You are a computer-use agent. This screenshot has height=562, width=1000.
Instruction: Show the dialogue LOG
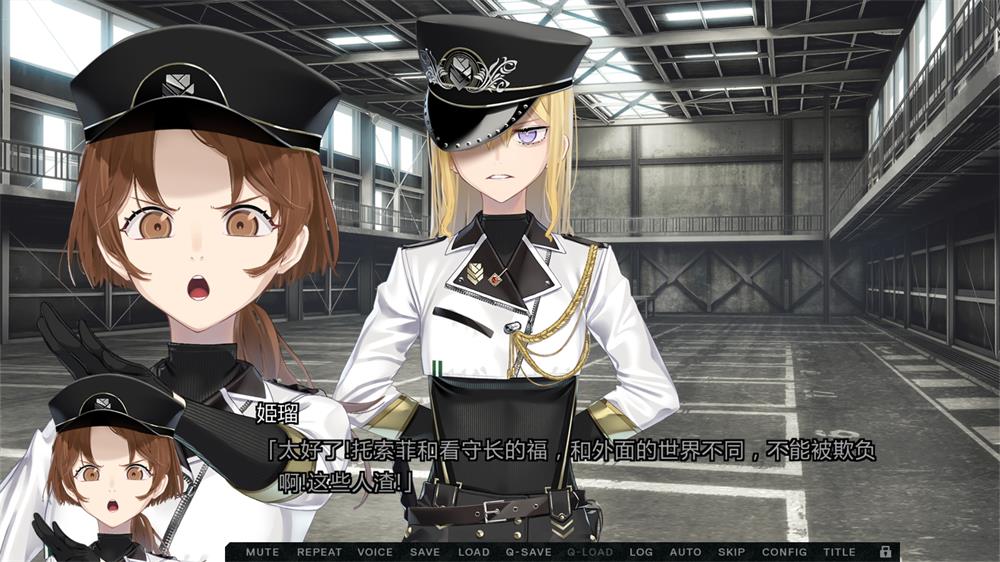tap(641, 552)
